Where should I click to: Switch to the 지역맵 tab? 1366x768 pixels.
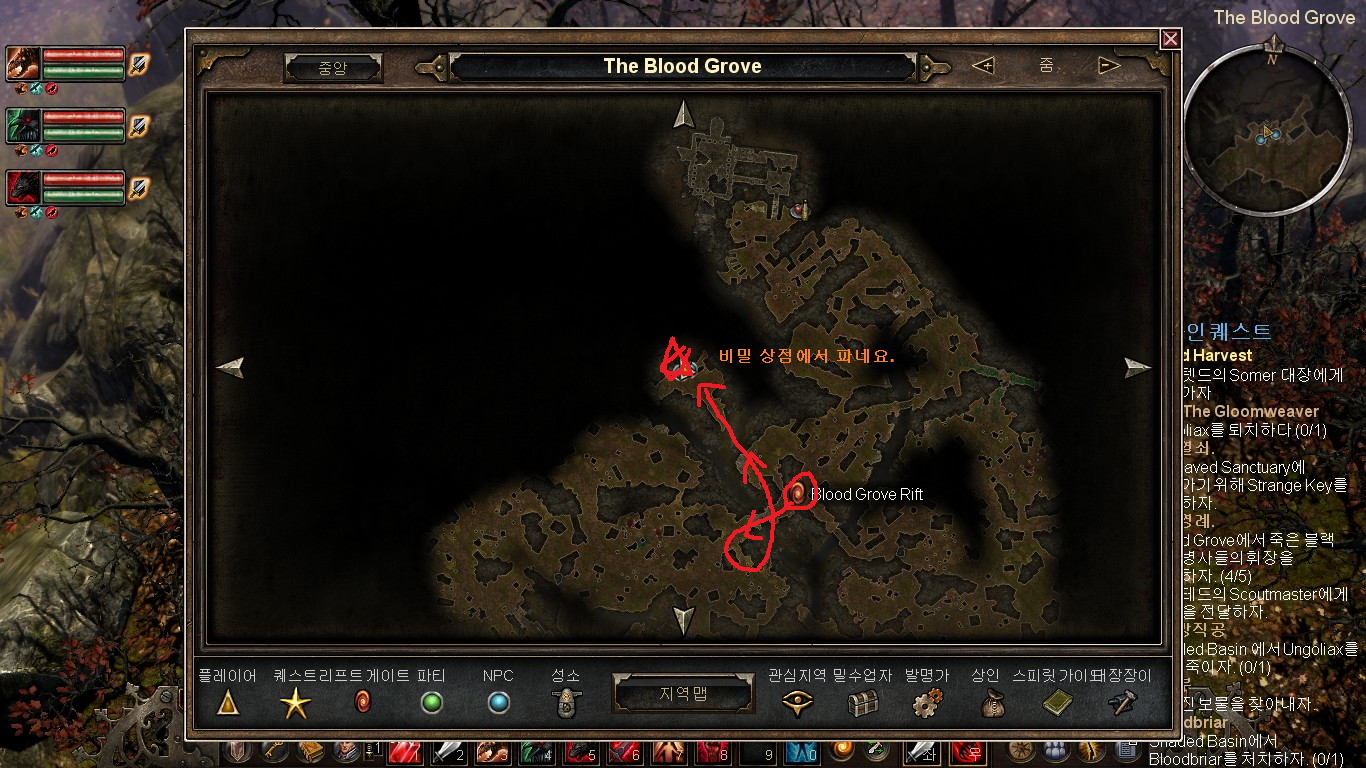click(683, 692)
